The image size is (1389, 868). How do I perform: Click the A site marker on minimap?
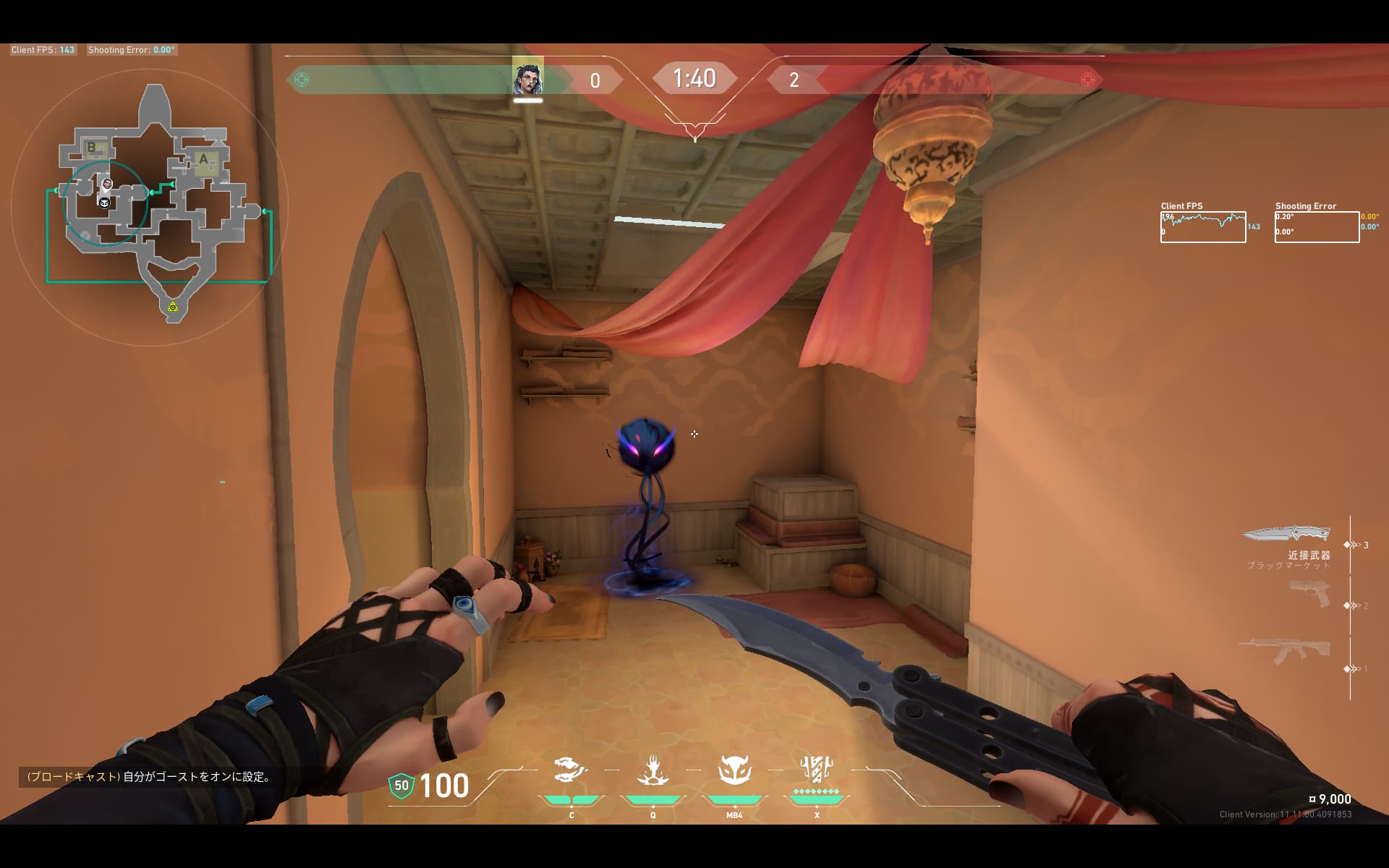pos(203,160)
